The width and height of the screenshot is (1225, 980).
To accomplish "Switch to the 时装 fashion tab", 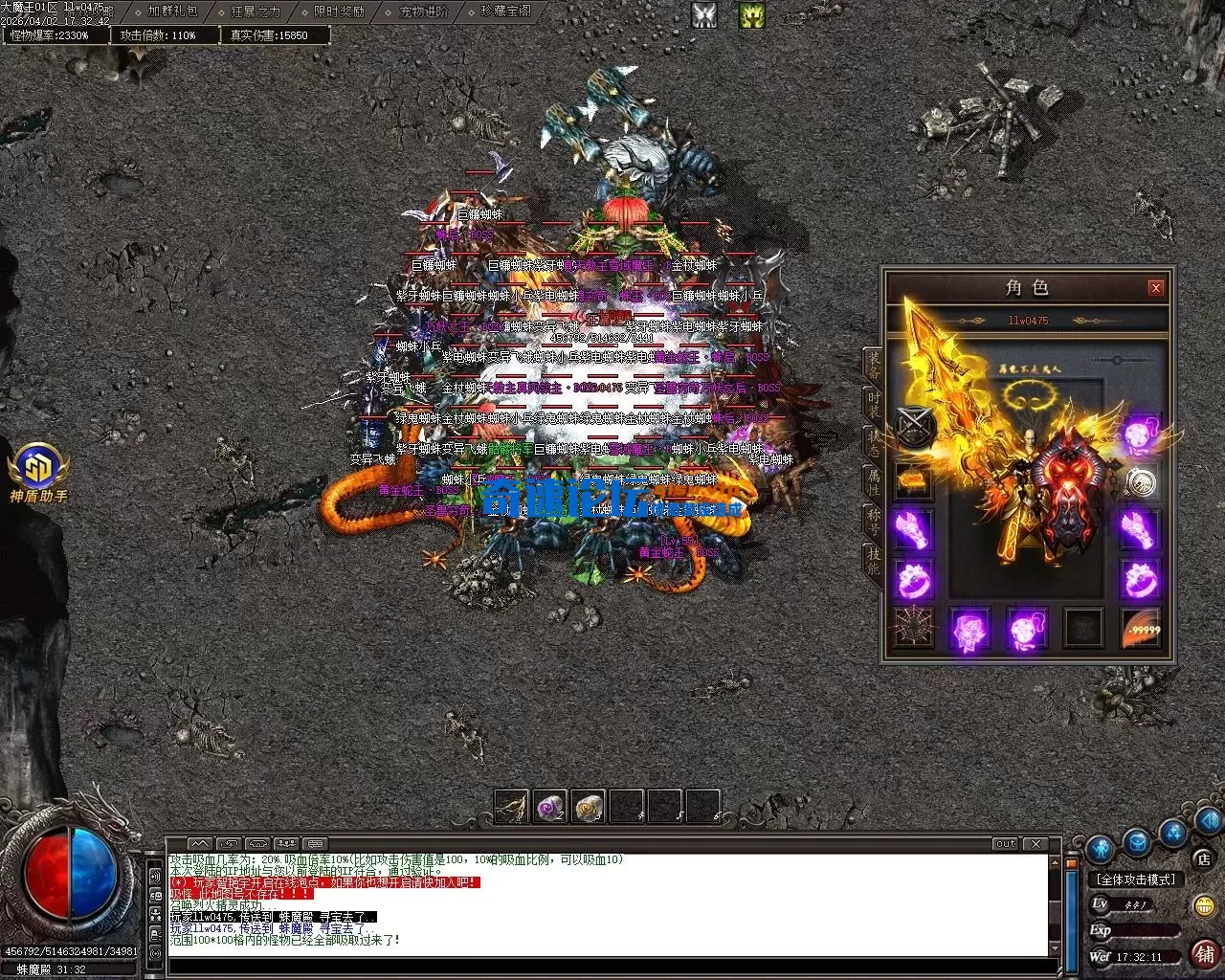I will pos(873,403).
